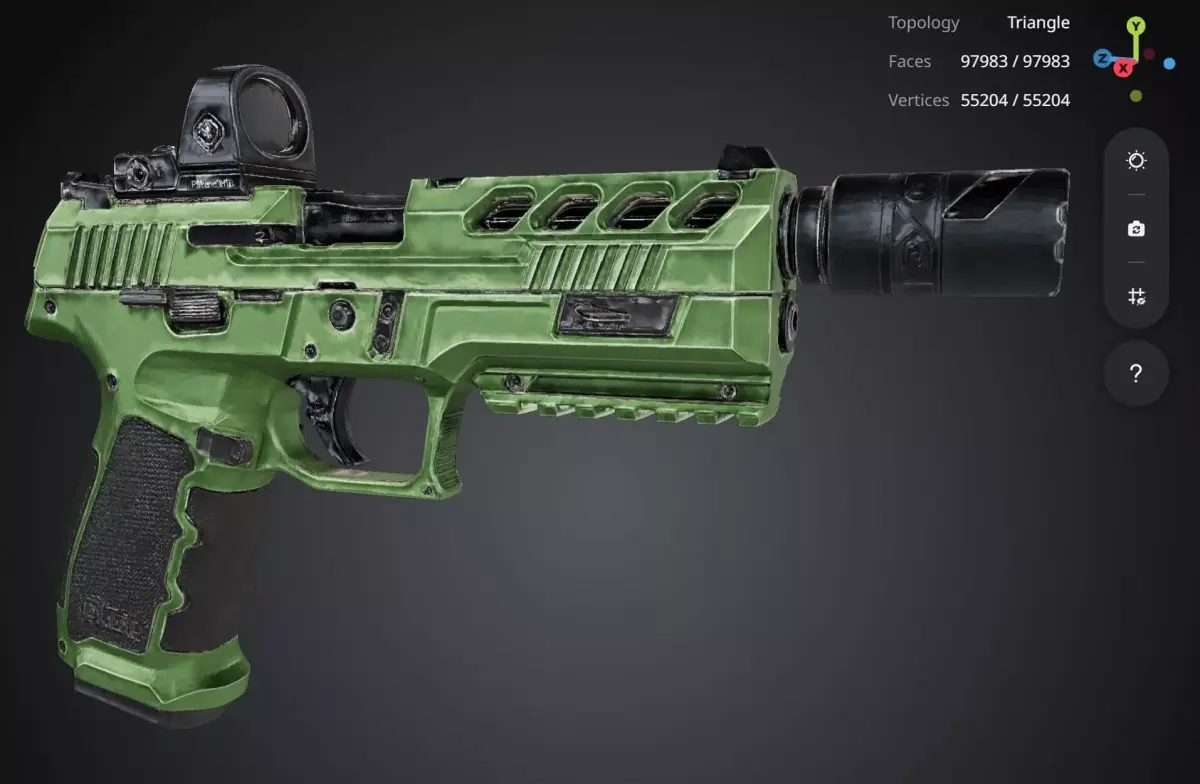1200x784 pixels.
Task: Toggle the sun lighting button
Action: pyautogui.click(x=1136, y=161)
